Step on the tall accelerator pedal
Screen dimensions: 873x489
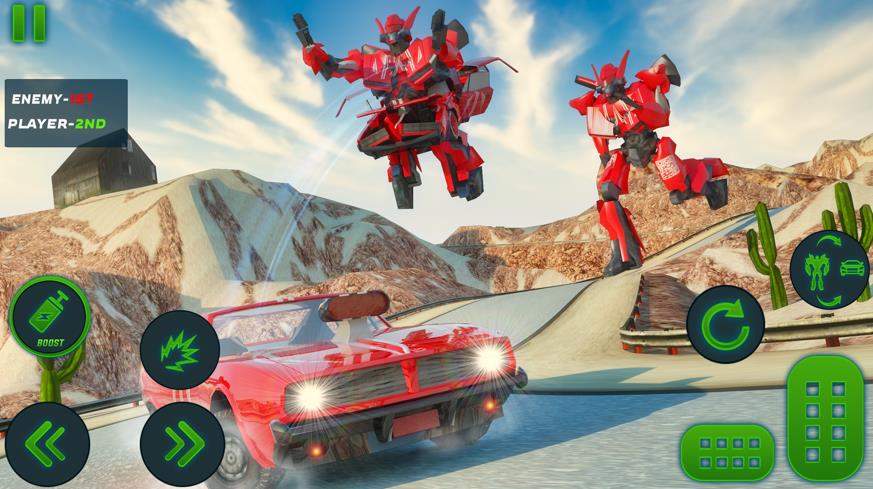(825, 418)
